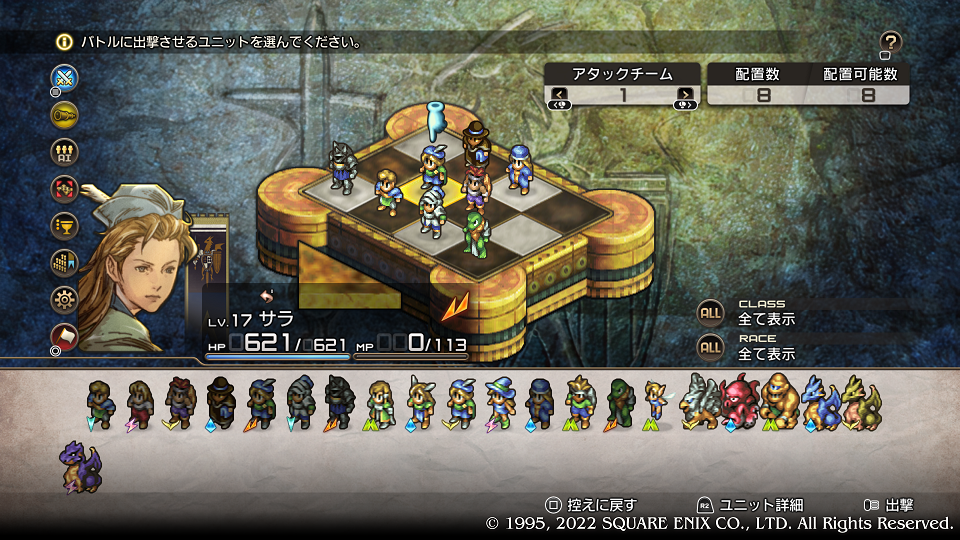Click the white flag icon

click(x=65, y=335)
